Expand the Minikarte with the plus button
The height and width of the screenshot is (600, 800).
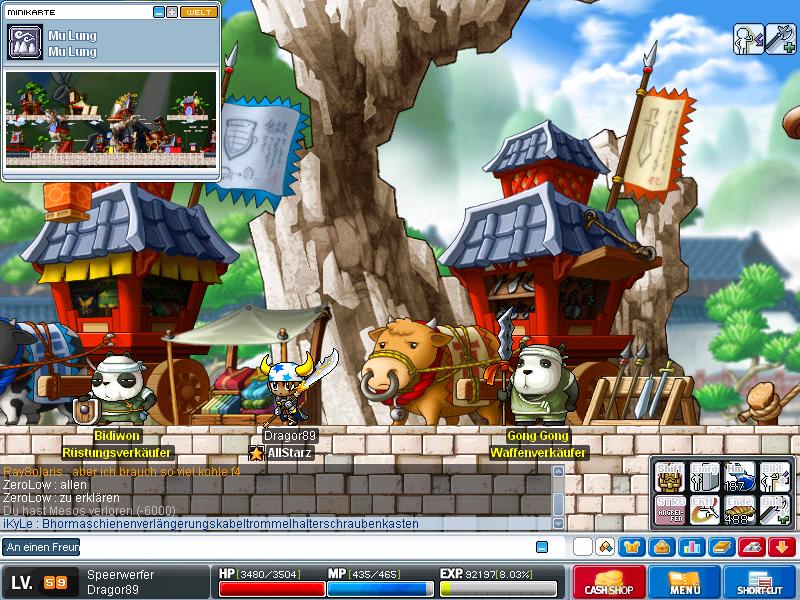[172, 12]
